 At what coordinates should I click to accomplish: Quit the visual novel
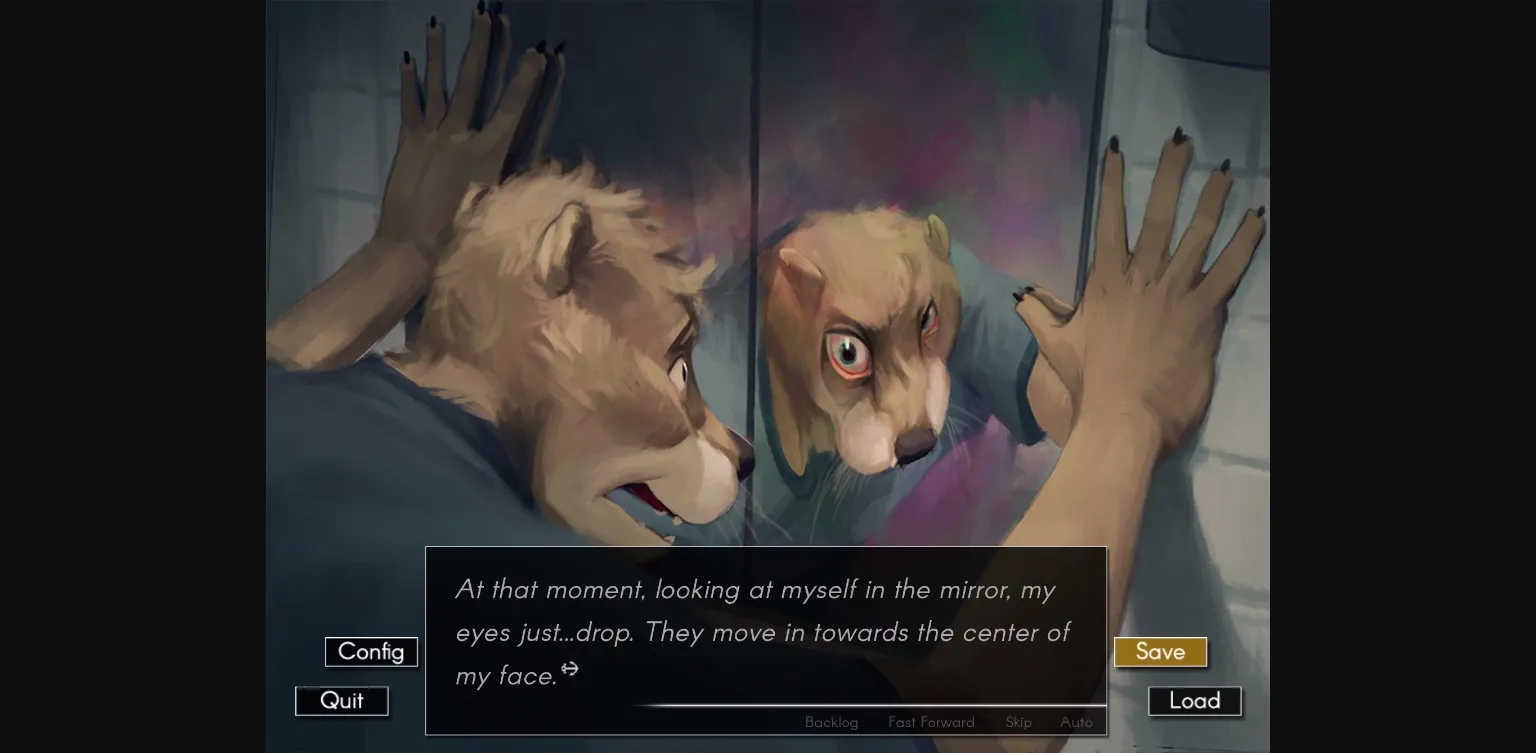[341, 700]
